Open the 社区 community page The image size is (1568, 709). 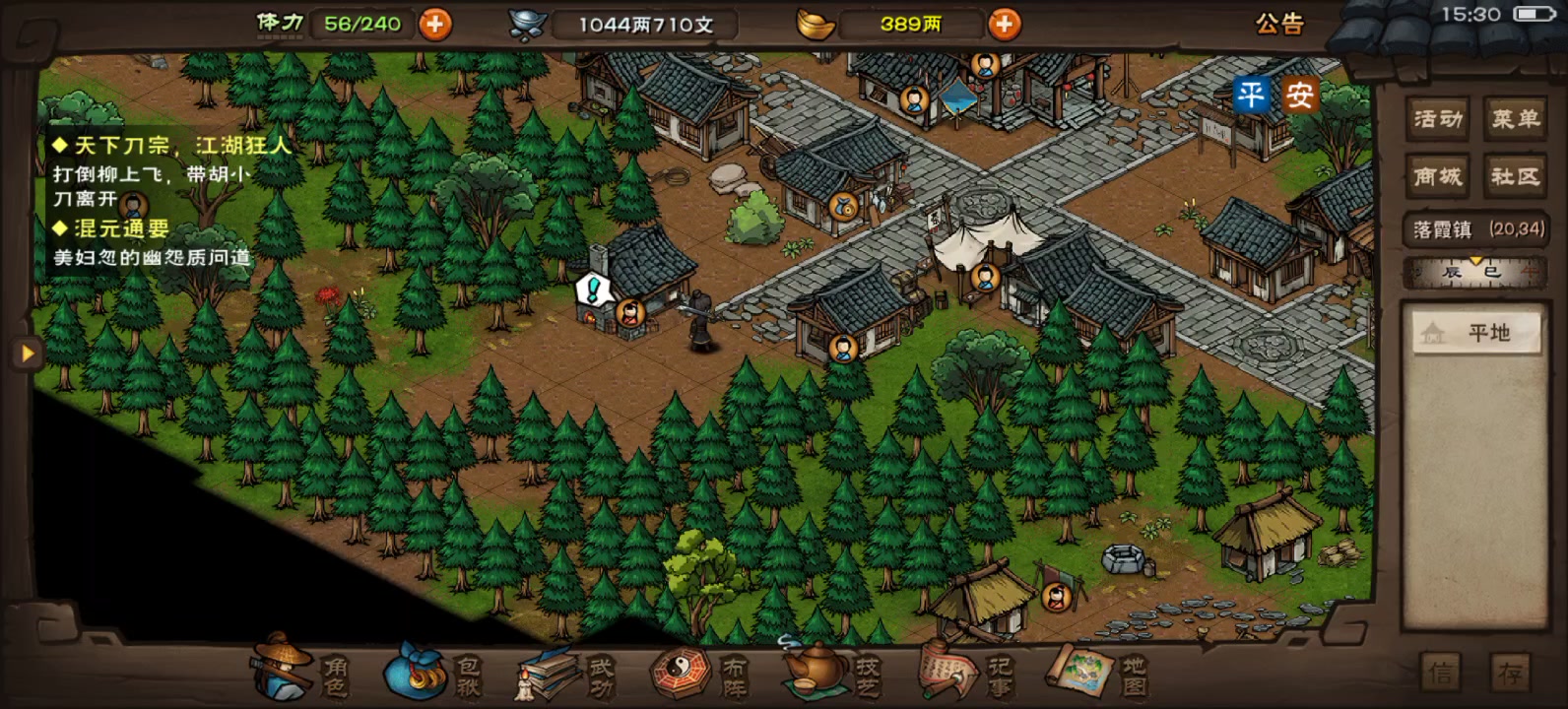(1515, 177)
